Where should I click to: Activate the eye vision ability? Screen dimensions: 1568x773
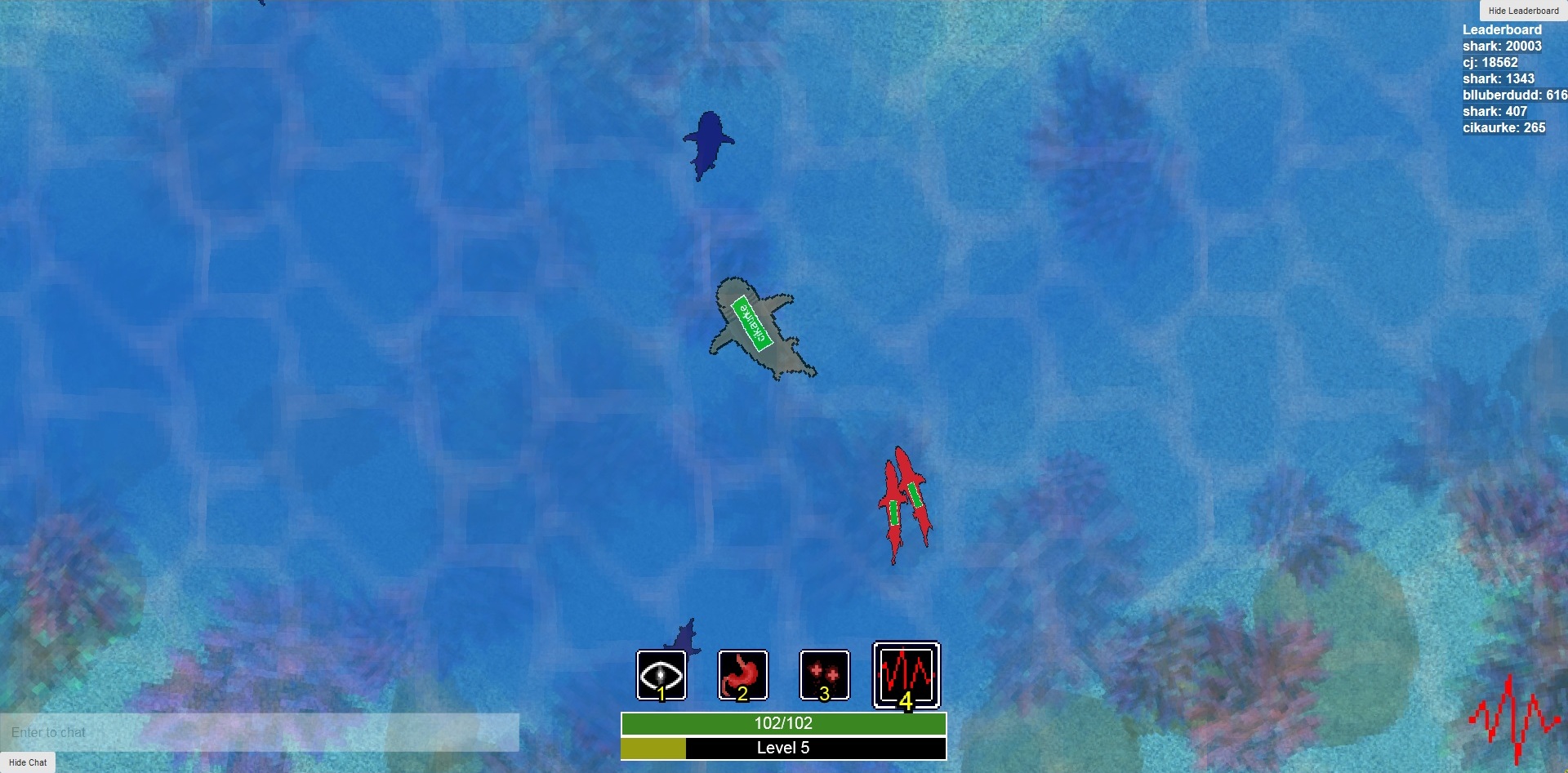coord(661,675)
